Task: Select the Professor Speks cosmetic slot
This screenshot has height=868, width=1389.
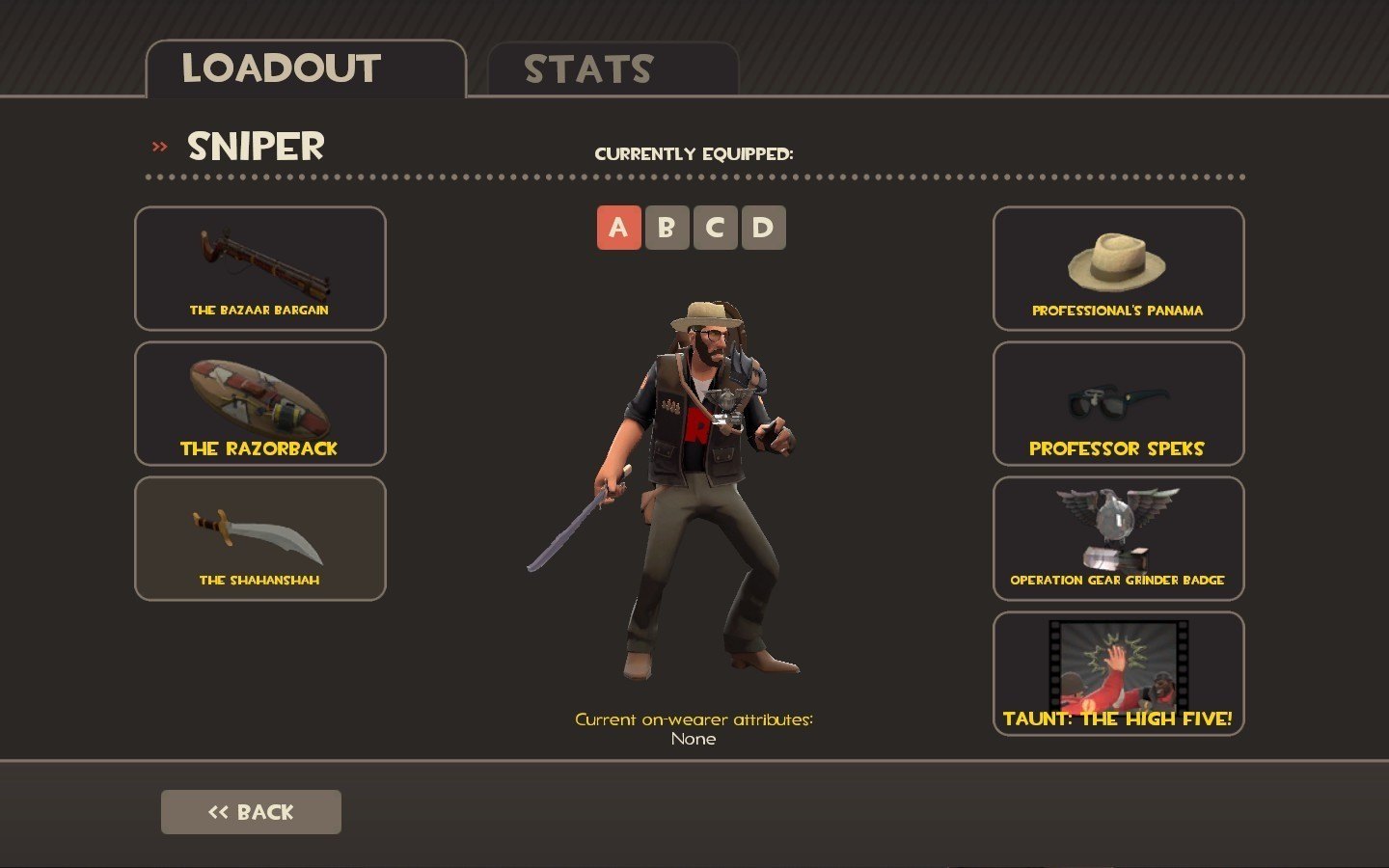Action: point(1118,404)
